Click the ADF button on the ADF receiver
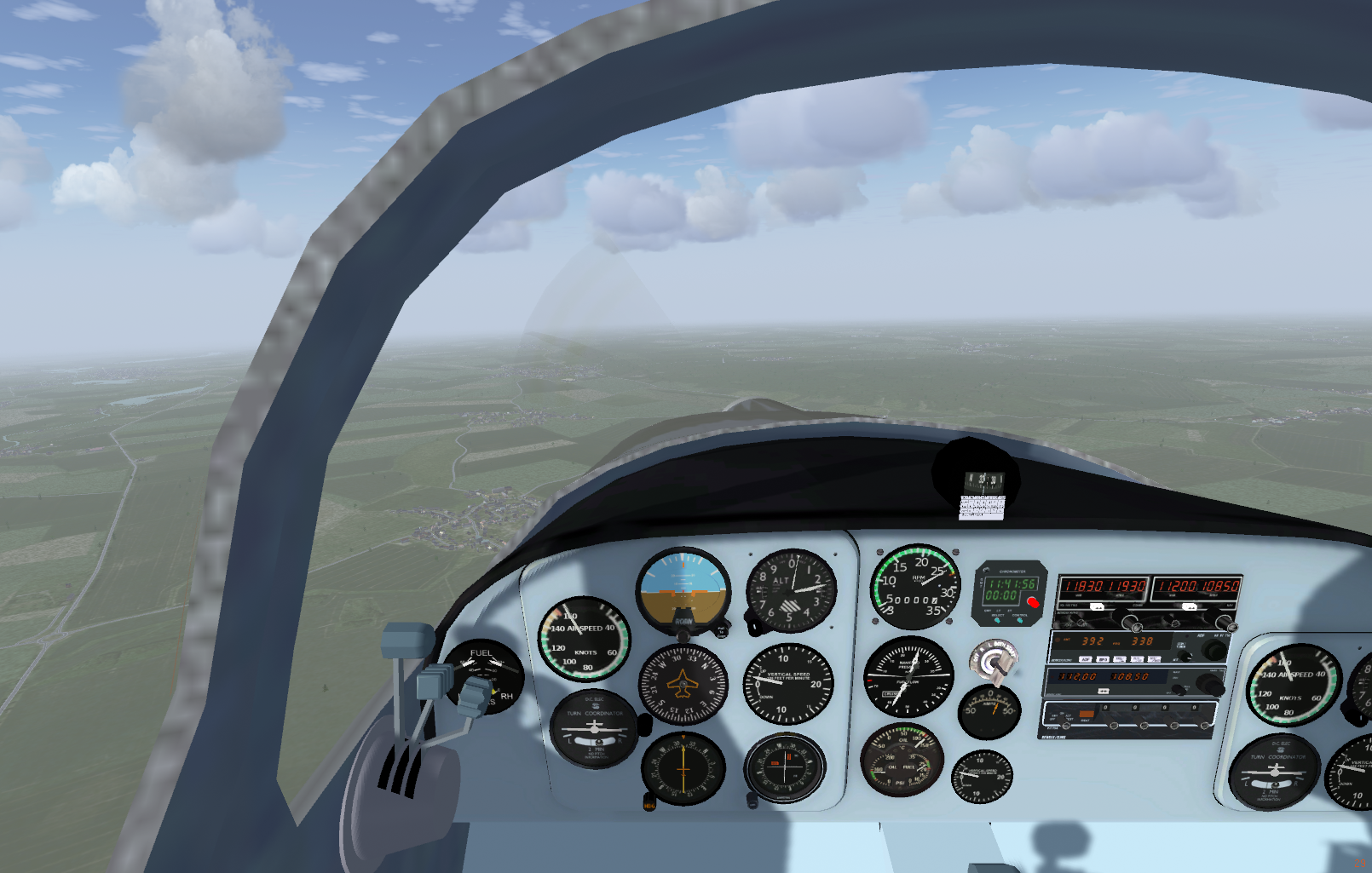 [1085, 659]
